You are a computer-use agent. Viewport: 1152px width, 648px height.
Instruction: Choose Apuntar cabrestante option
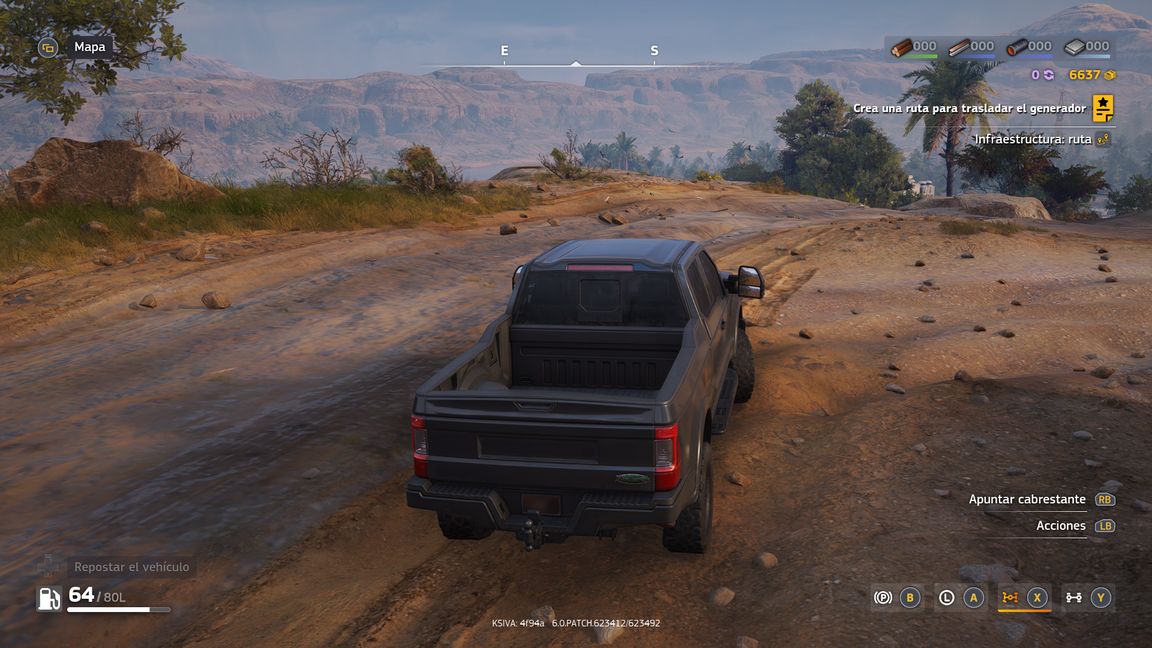pos(1027,499)
